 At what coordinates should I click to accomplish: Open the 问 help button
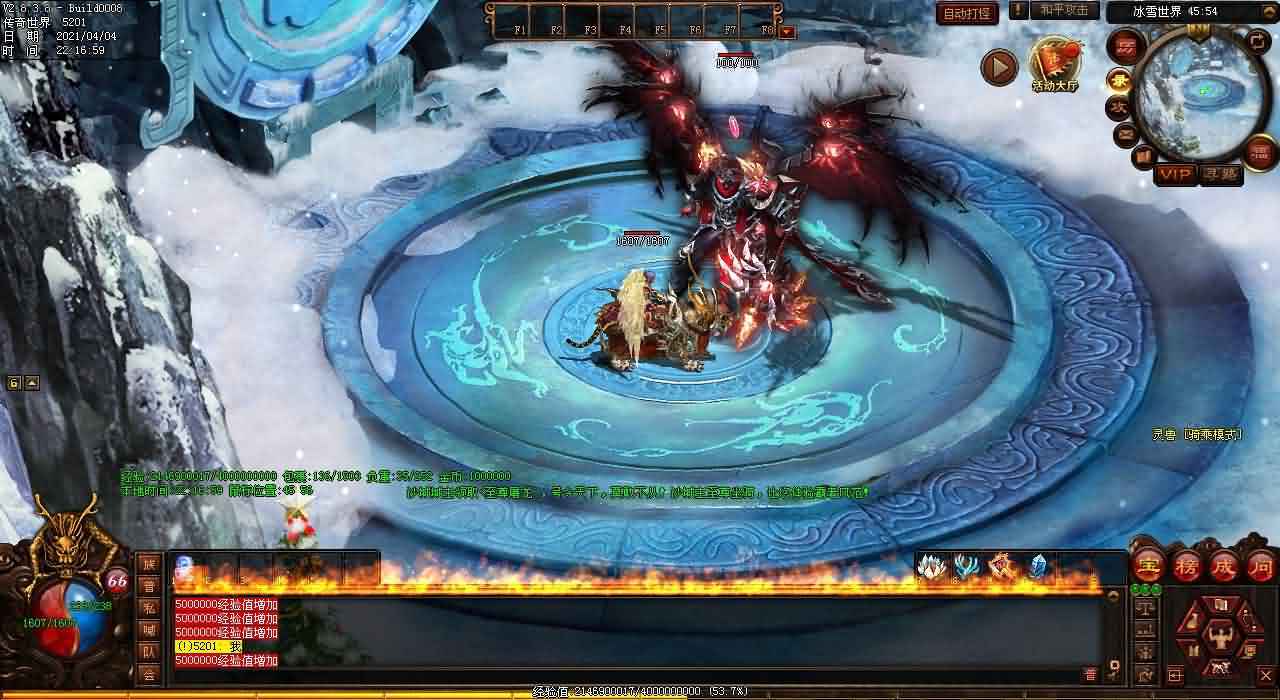click(1259, 565)
